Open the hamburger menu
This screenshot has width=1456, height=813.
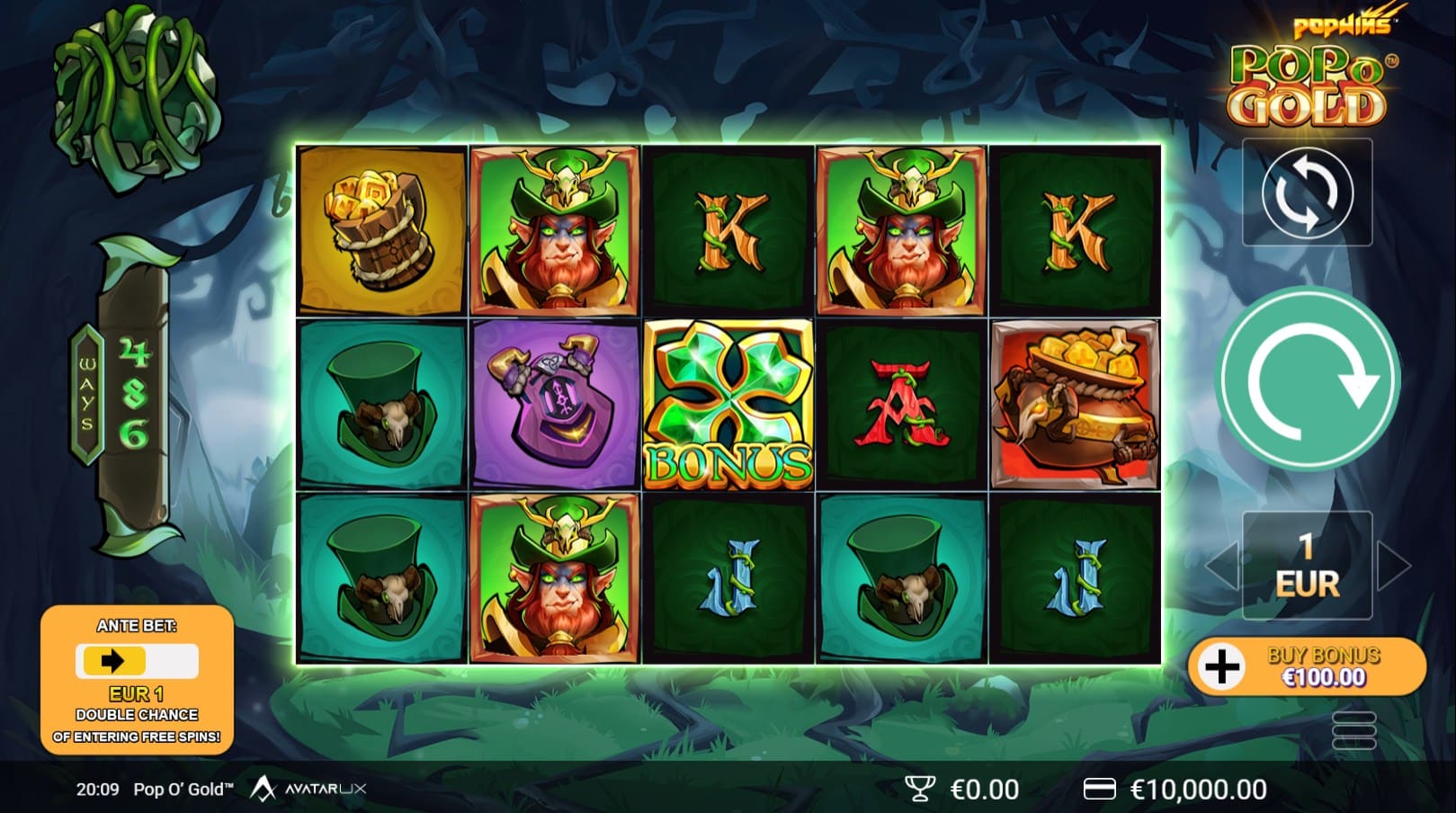coord(1353,729)
